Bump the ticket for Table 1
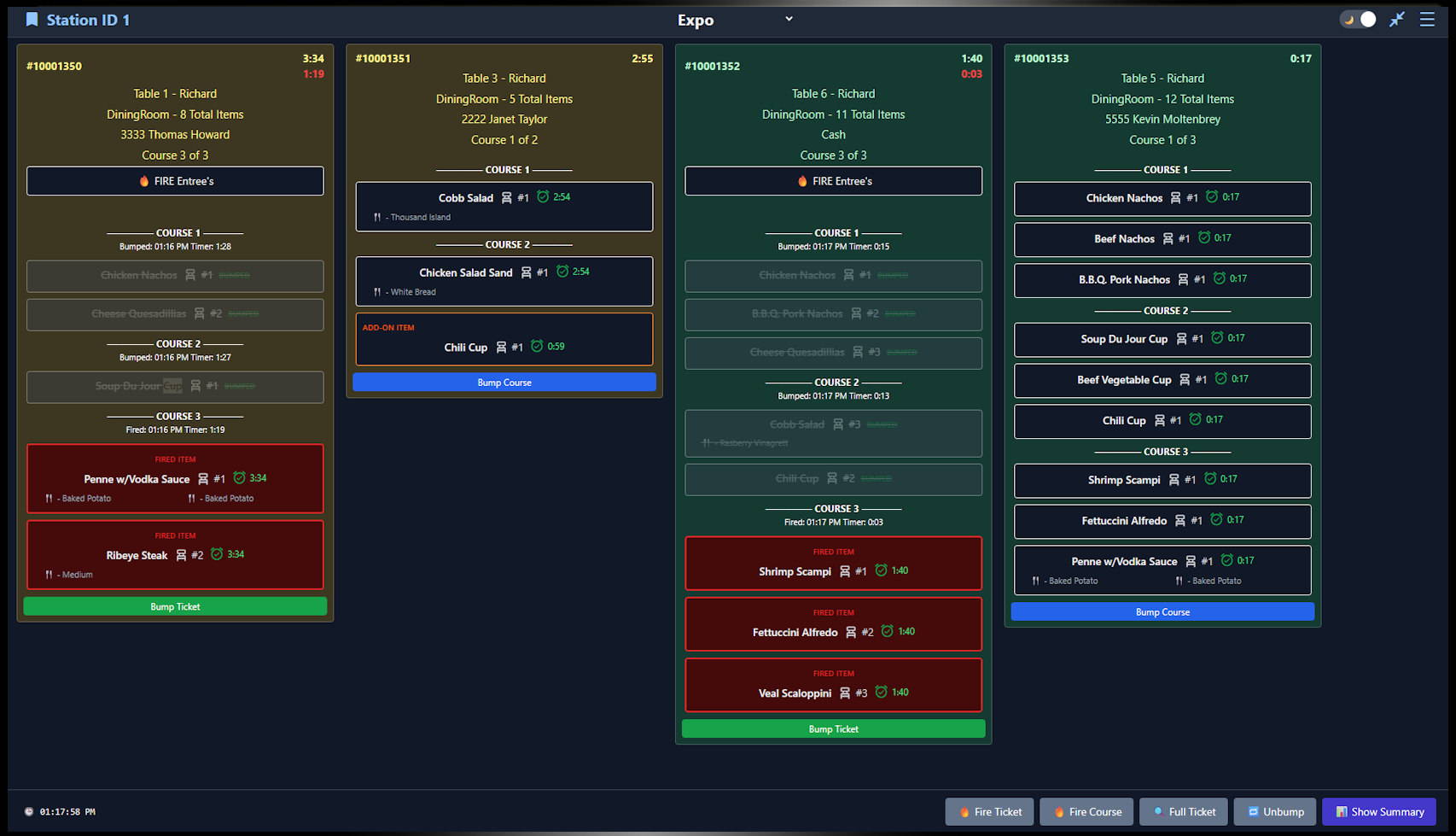This screenshot has width=1456, height=836. click(x=174, y=605)
